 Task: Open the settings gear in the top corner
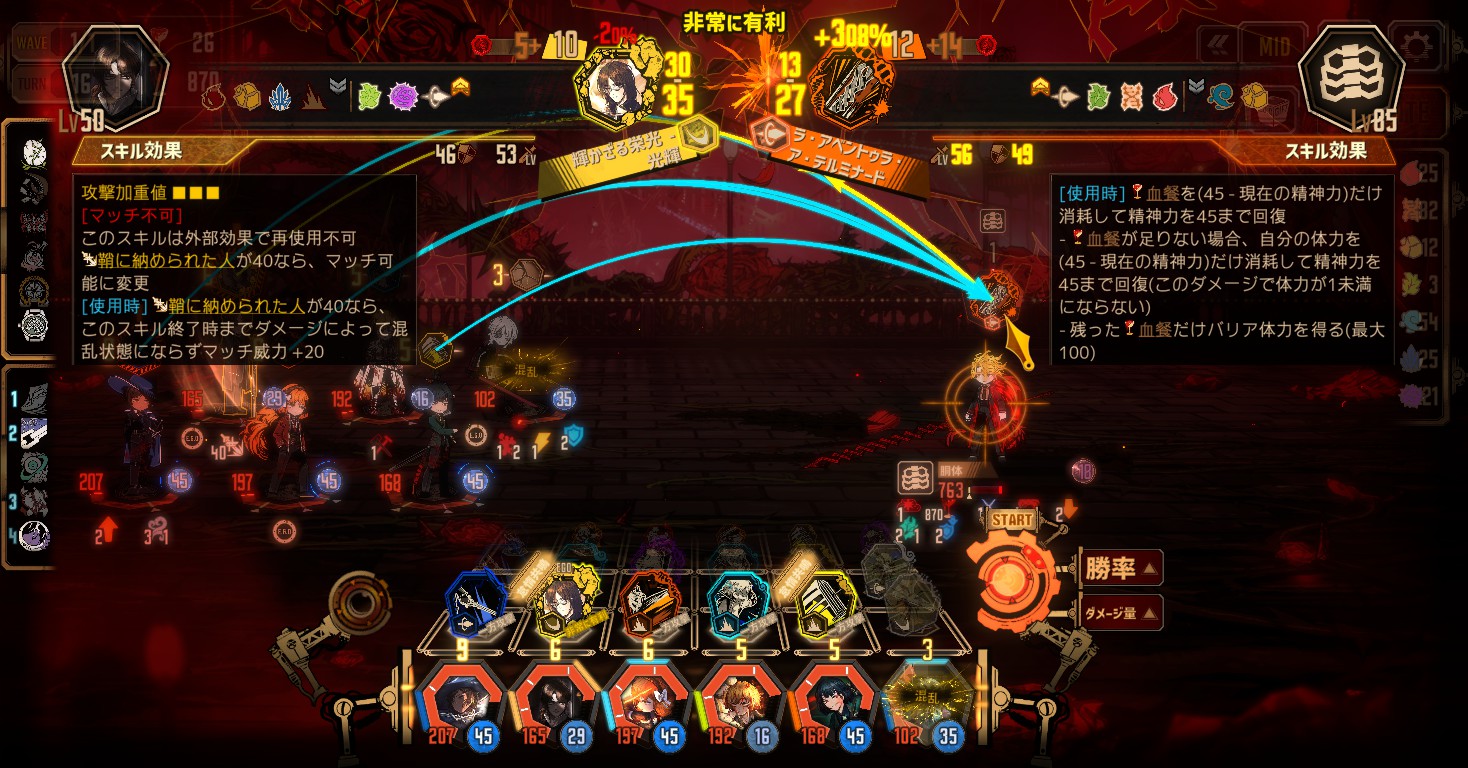click(1416, 46)
